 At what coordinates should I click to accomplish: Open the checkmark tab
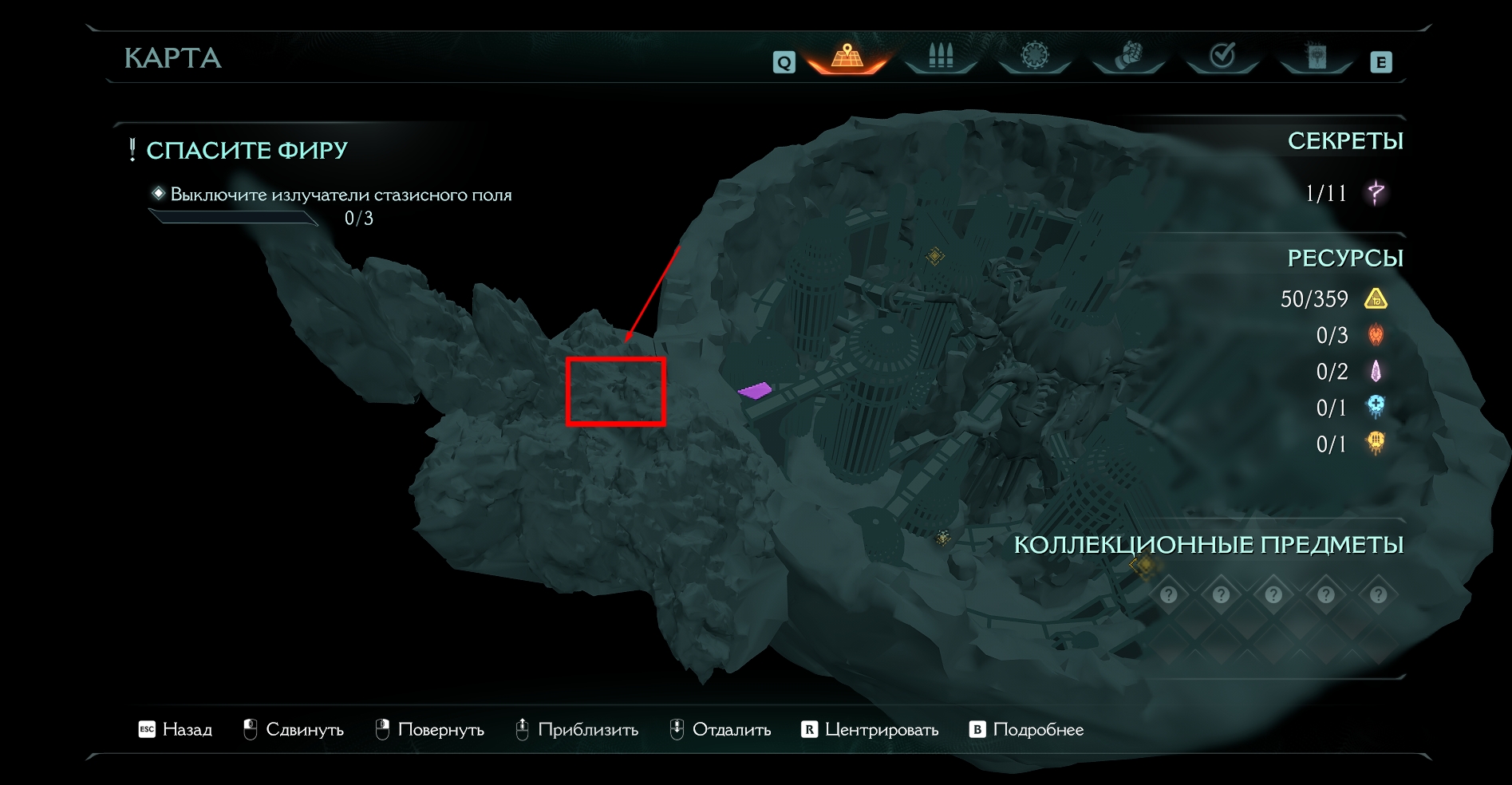coord(1222,56)
